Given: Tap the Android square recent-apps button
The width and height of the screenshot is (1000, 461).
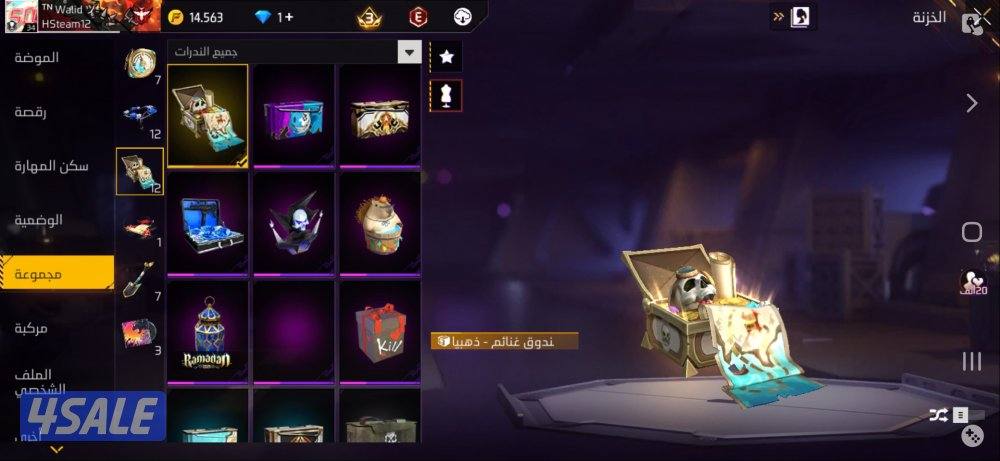Looking at the screenshot, I should tap(971, 233).
